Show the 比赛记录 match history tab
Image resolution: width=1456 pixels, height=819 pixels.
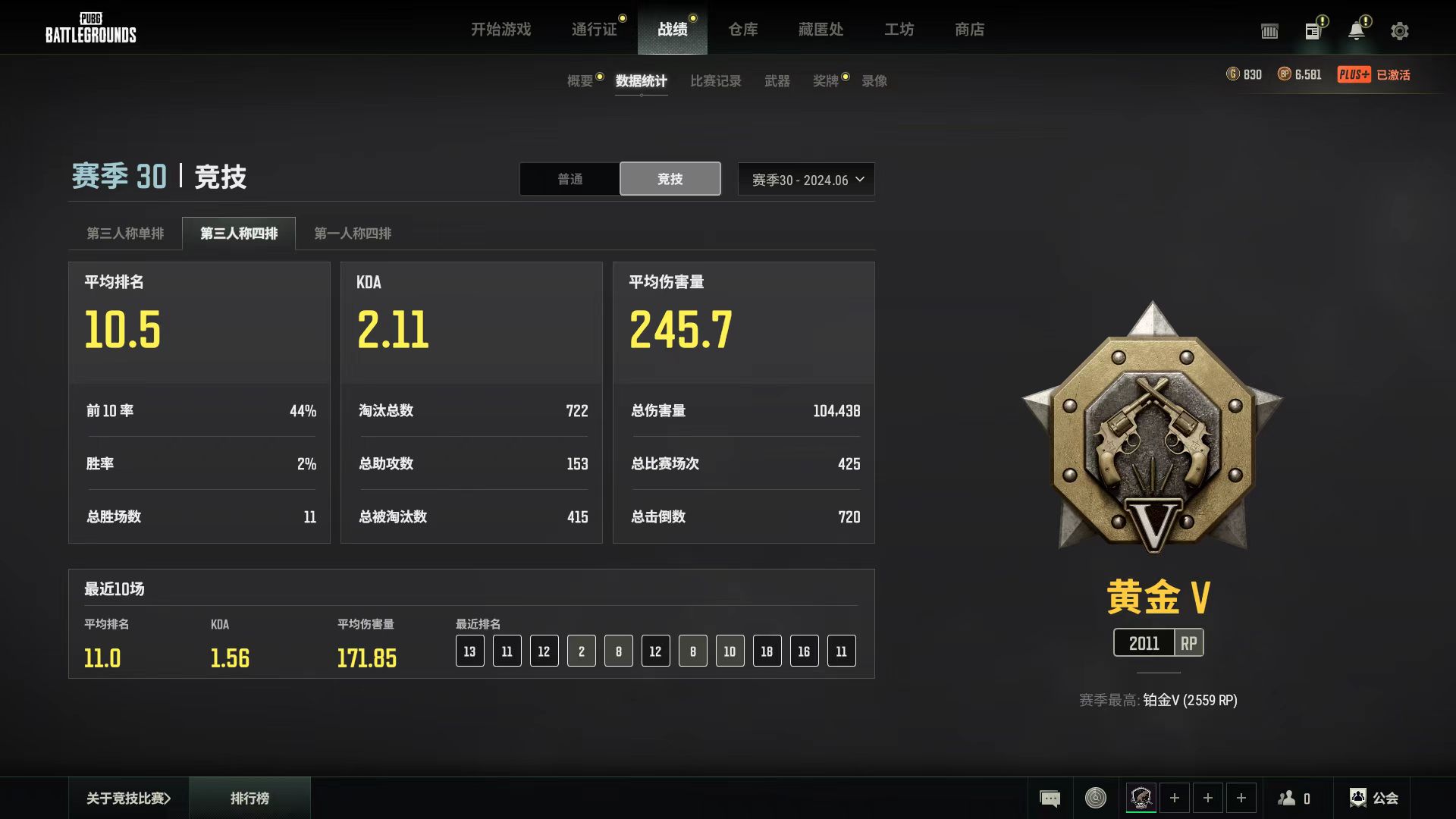[x=715, y=81]
